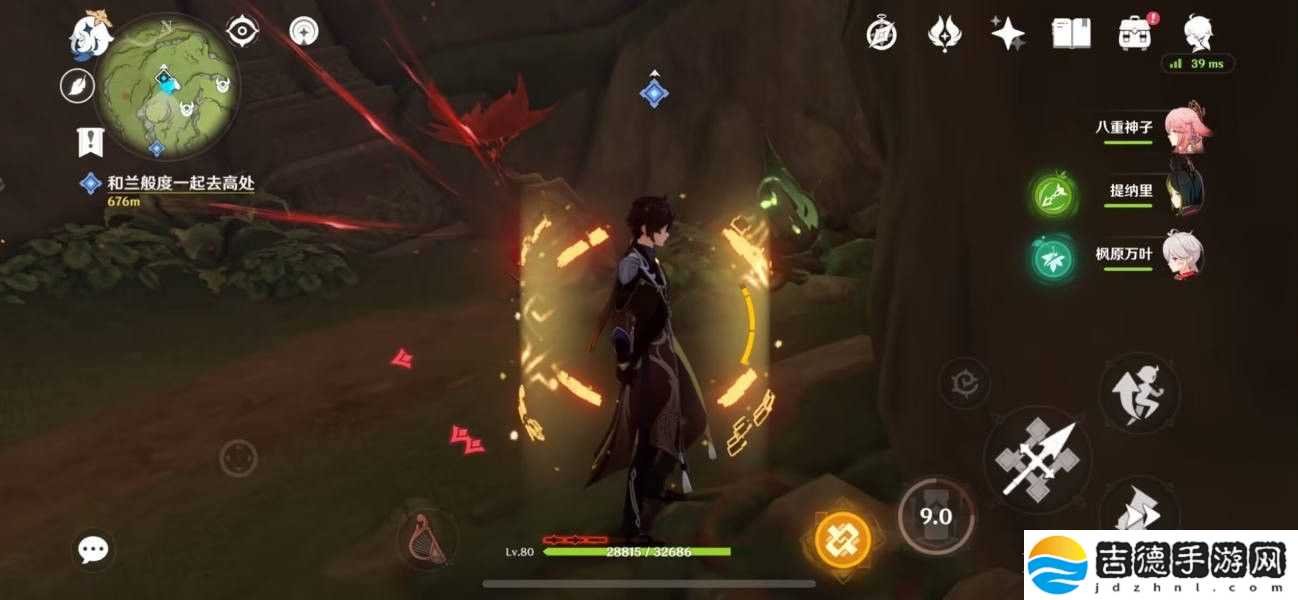
Task: Open the four-pointed star wish icon
Action: click(x=1007, y=34)
